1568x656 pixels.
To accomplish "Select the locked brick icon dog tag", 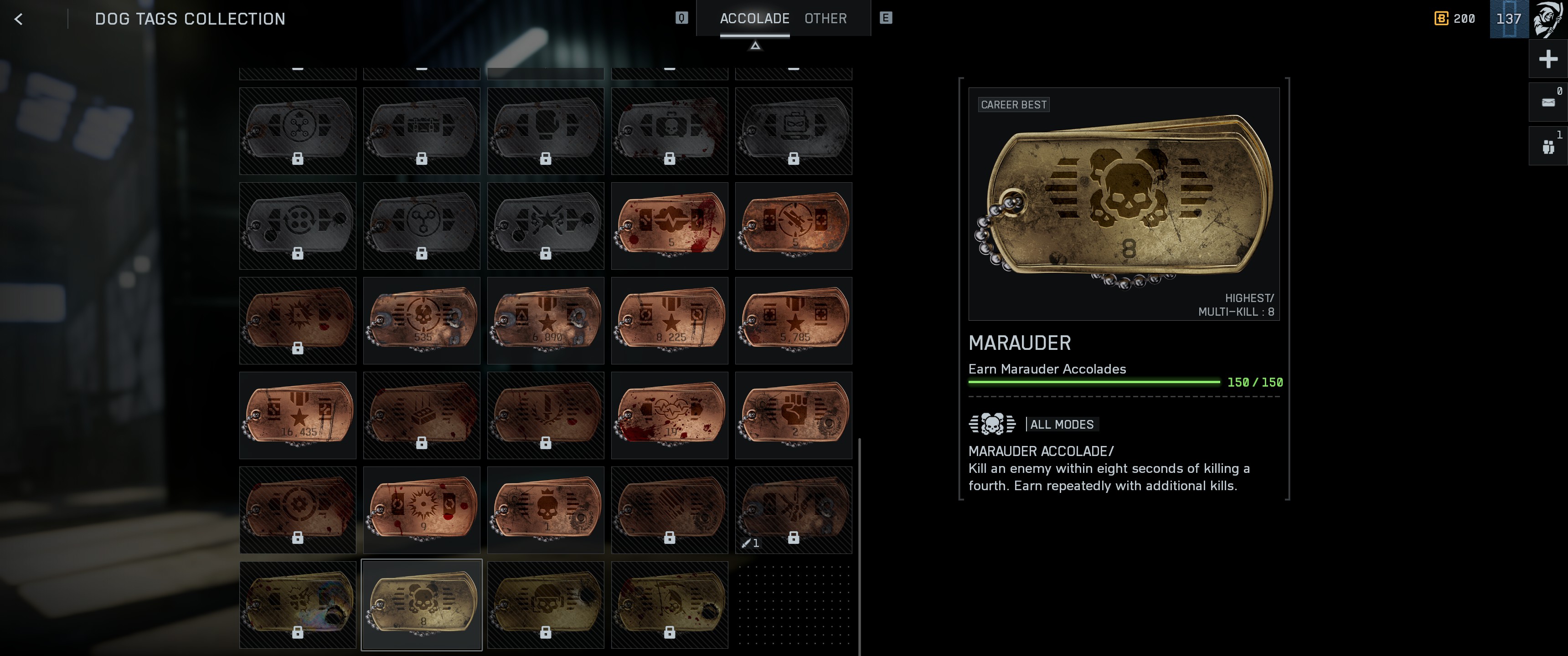I will (421, 415).
